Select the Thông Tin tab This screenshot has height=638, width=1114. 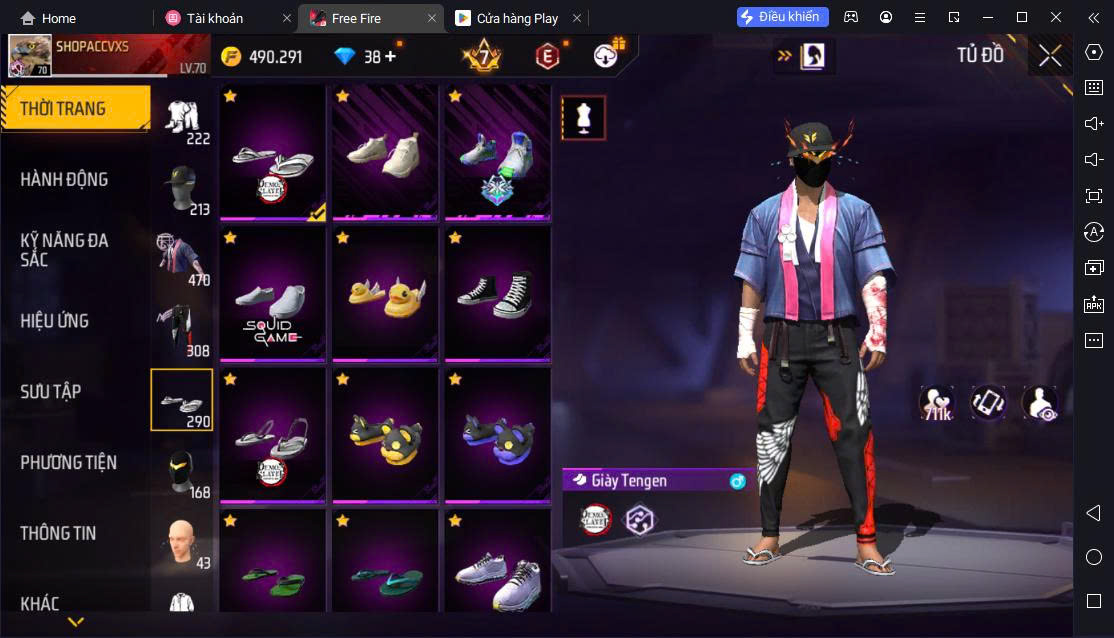click(x=58, y=533)
